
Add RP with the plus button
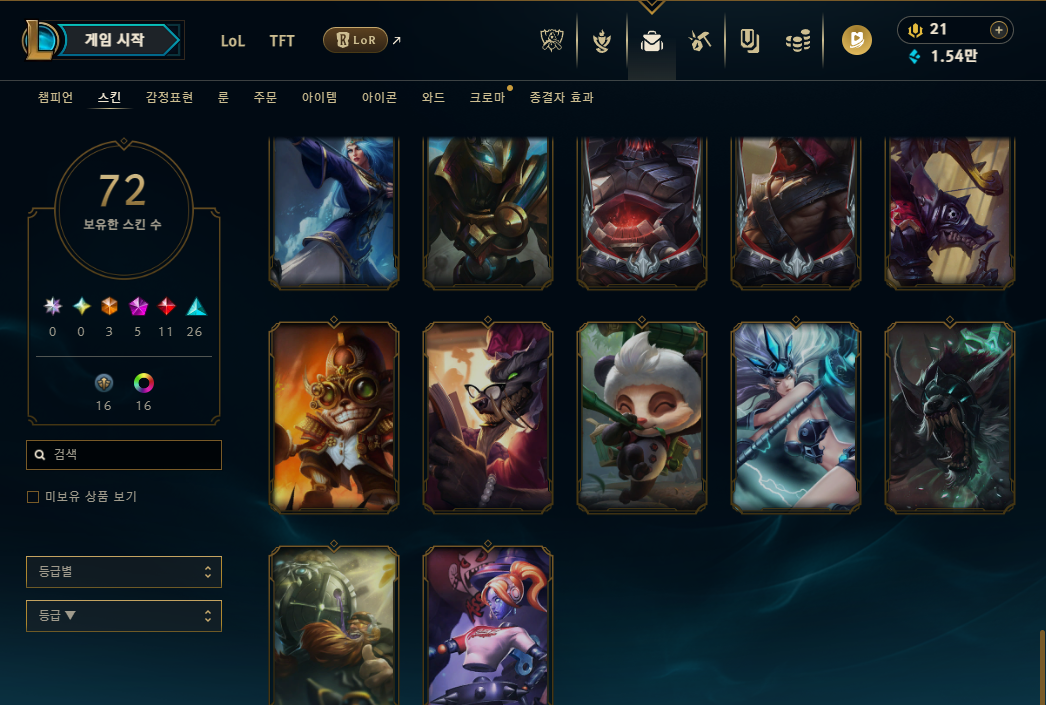(x=998, y=30)
